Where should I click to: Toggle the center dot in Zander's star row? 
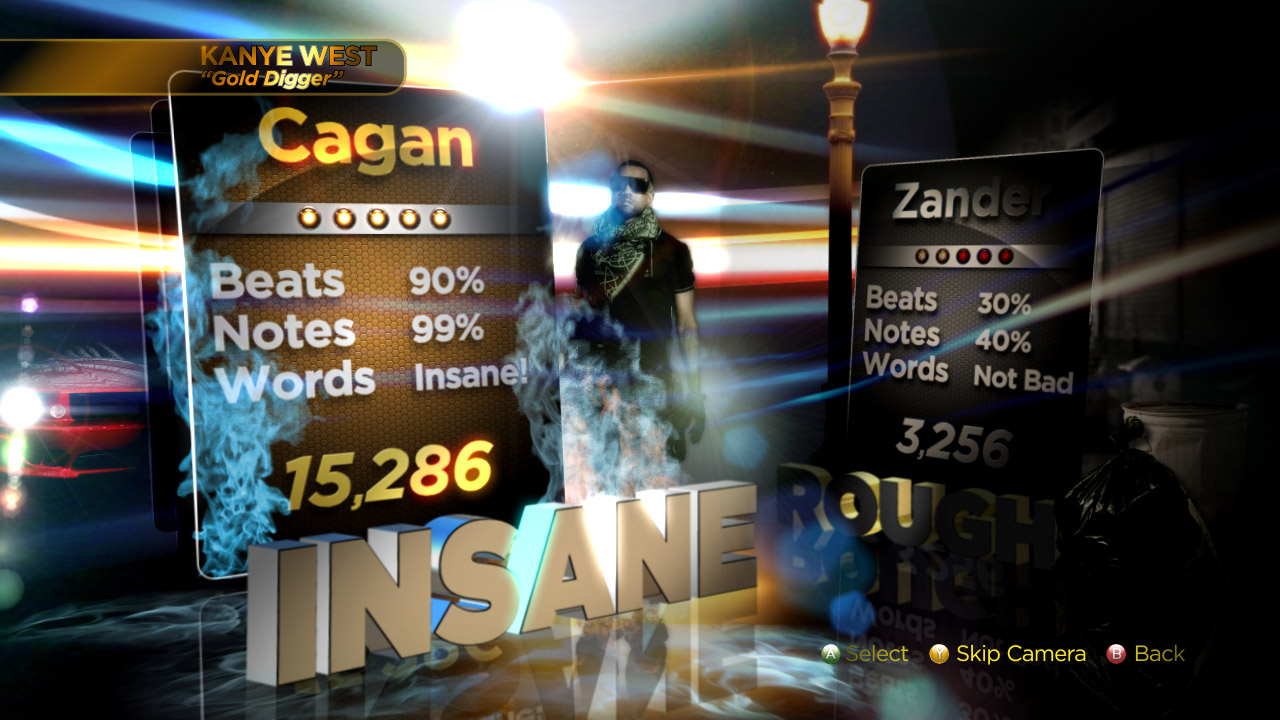pyautogui.click(x=962, y=256)
